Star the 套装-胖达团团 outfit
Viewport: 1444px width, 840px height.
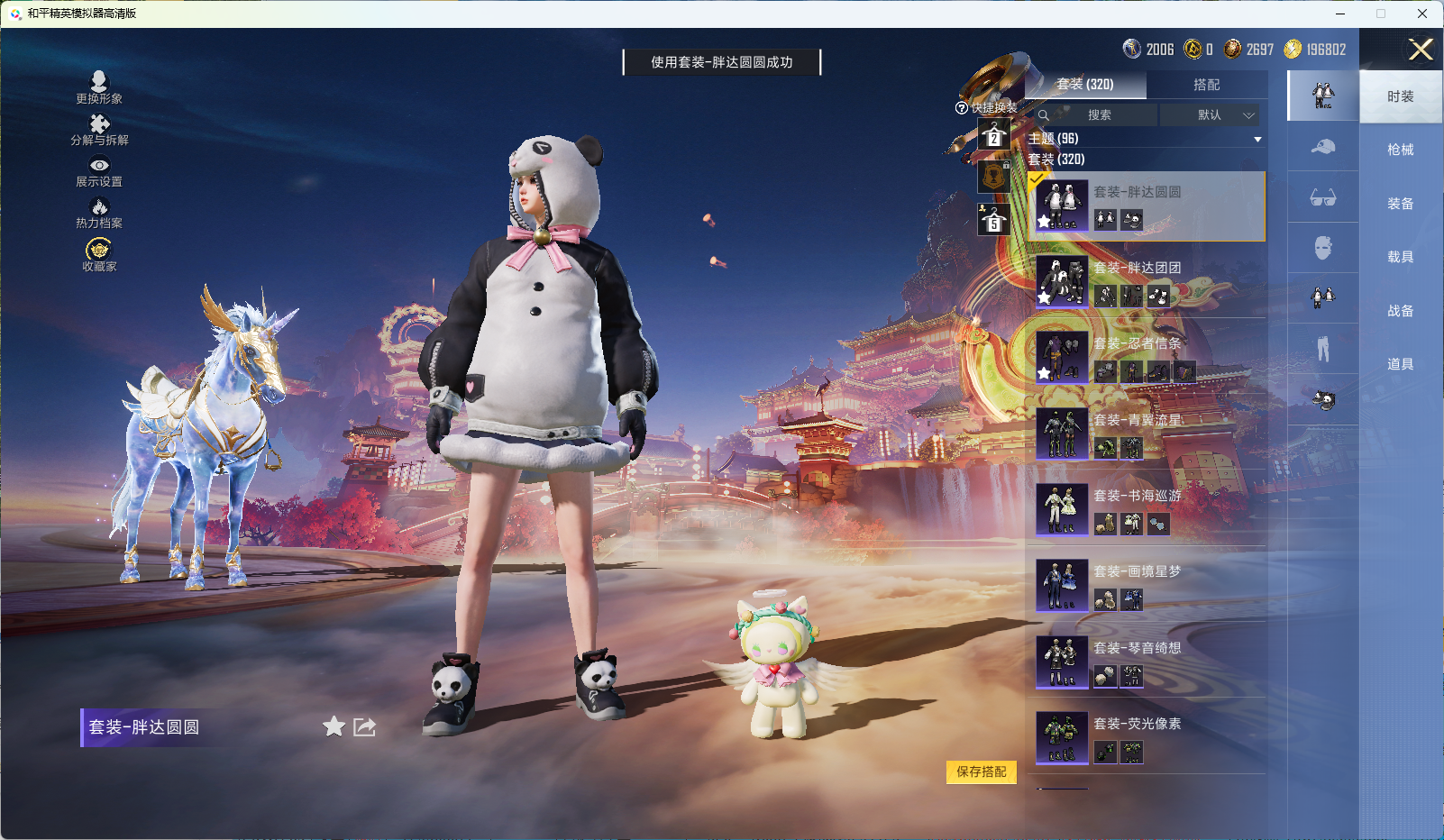(x=1045, y=296)
